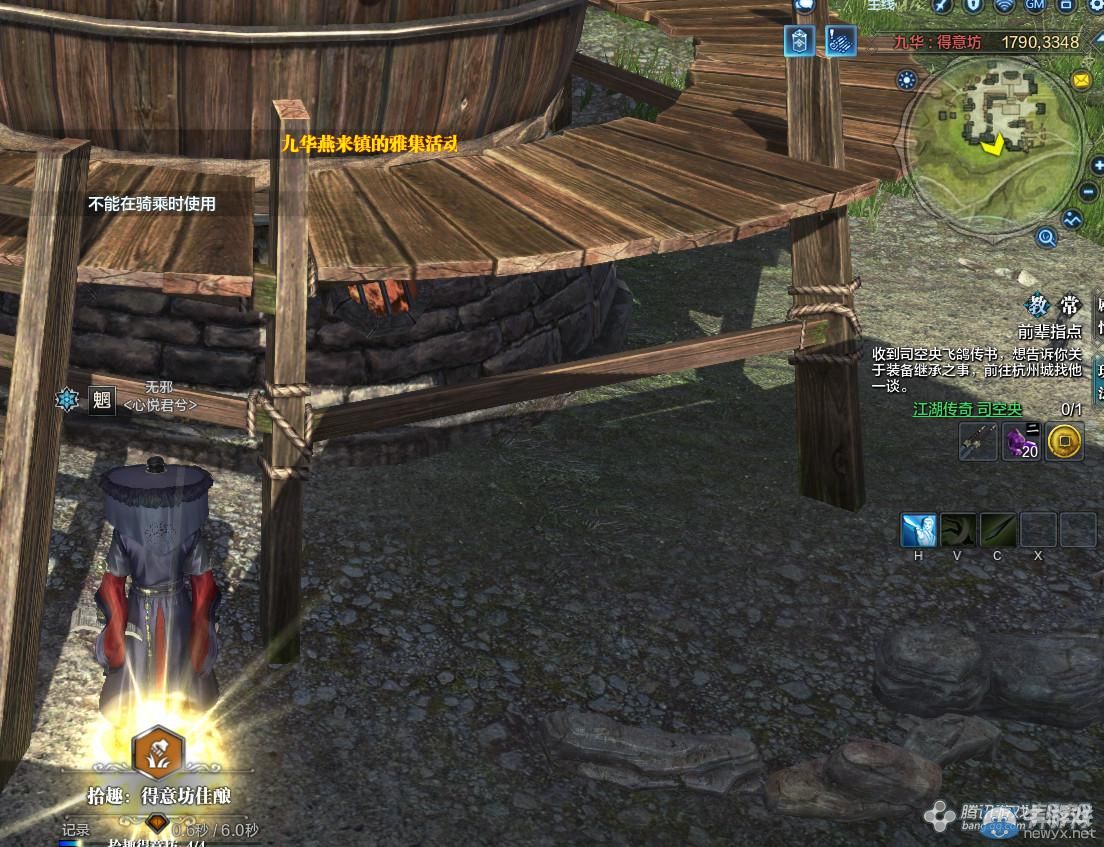Open the yellow mail envelope icon
Image resolution: width=1104 pixels, height=847 pixels.
coord(1081,80)
